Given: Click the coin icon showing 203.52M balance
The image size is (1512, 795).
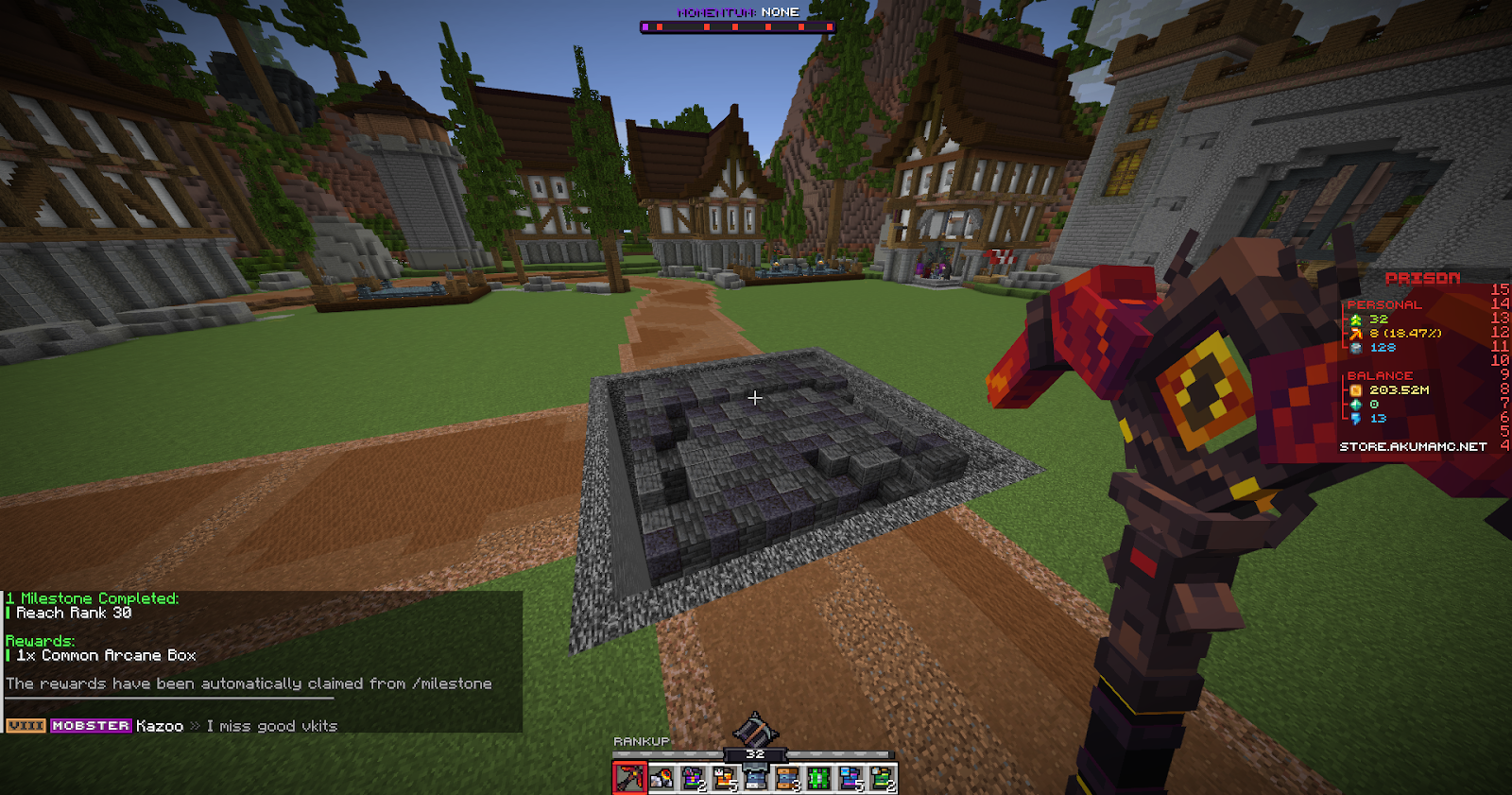Looking at the screenshot, I should tap(1356, 390).
